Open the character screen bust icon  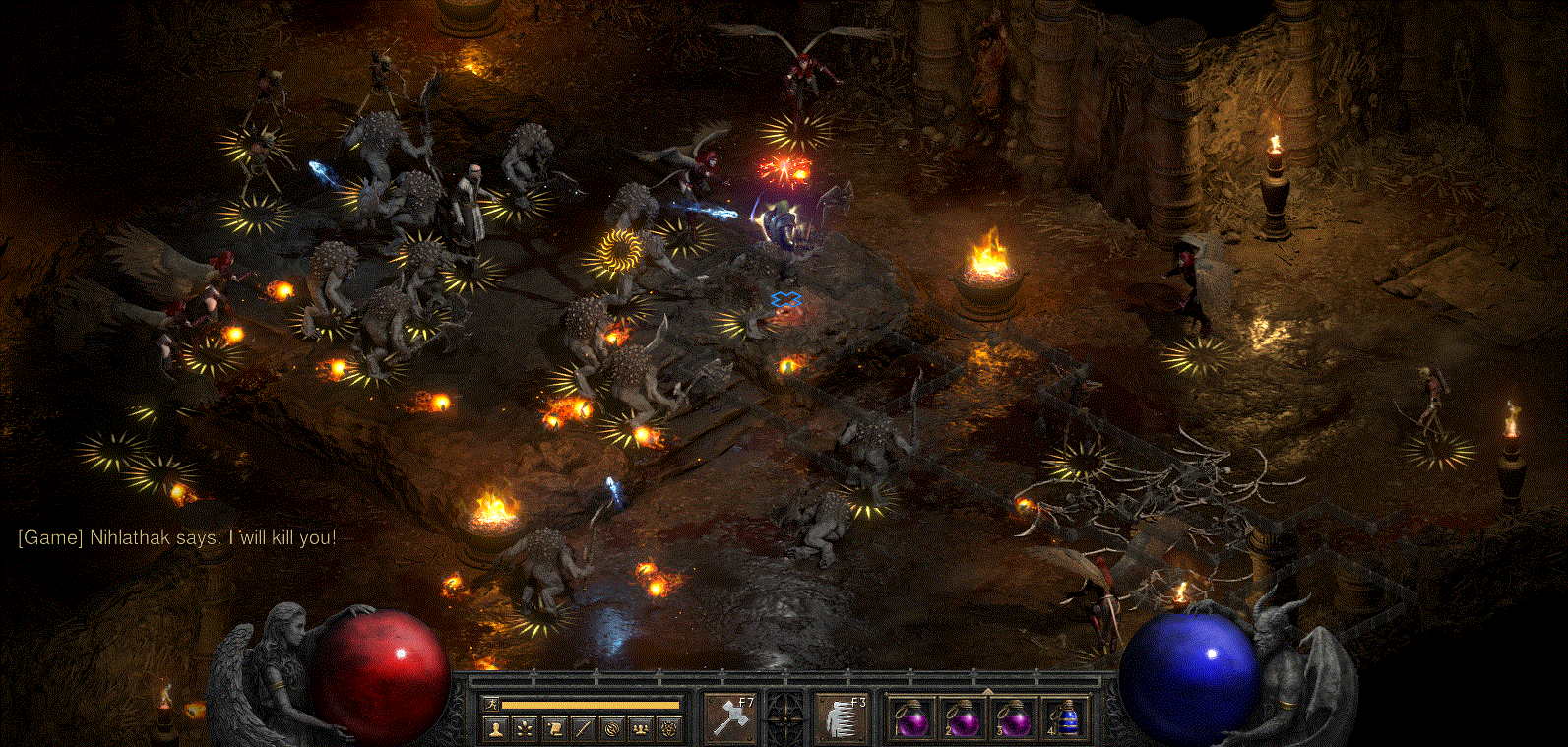click(496, 728)
